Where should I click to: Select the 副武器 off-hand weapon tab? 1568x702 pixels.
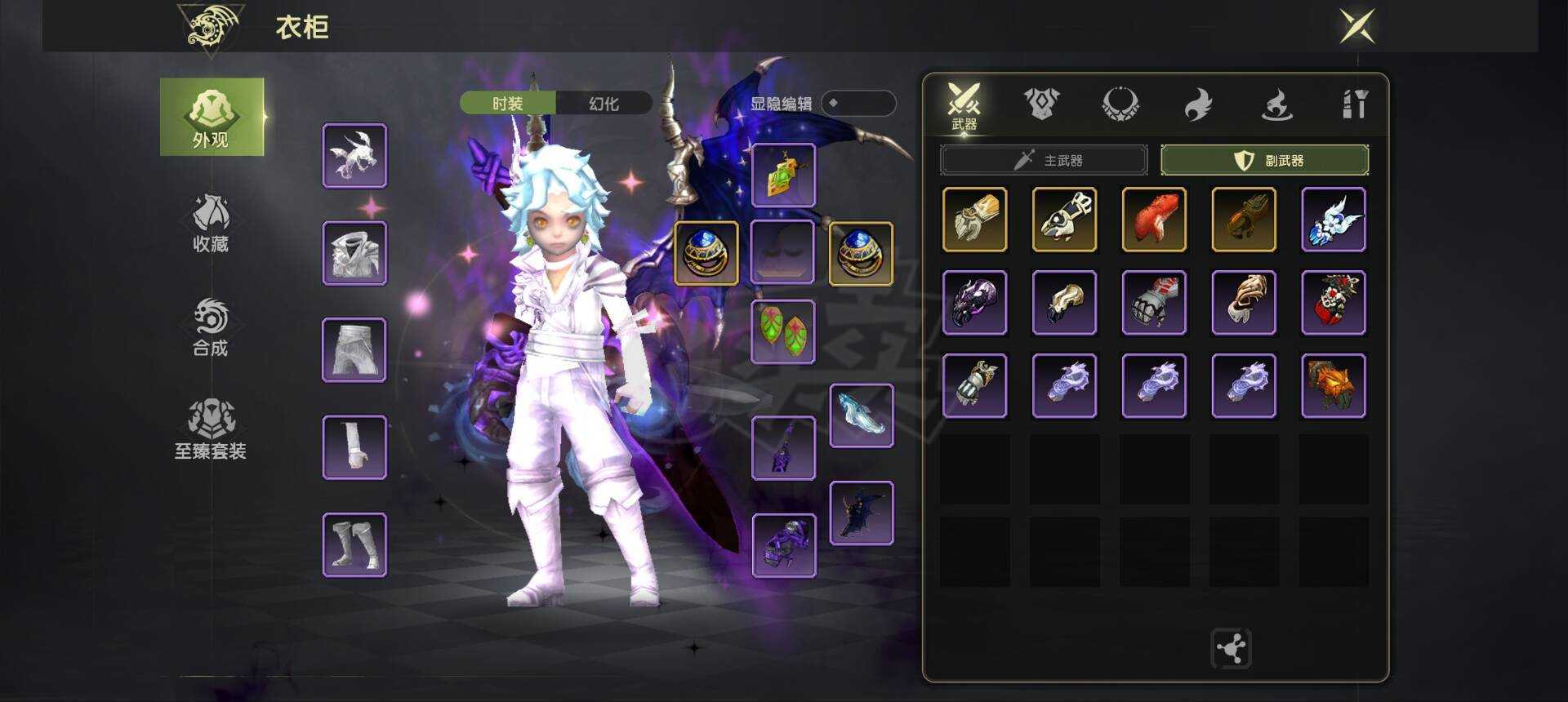[x=1264, y=160]
